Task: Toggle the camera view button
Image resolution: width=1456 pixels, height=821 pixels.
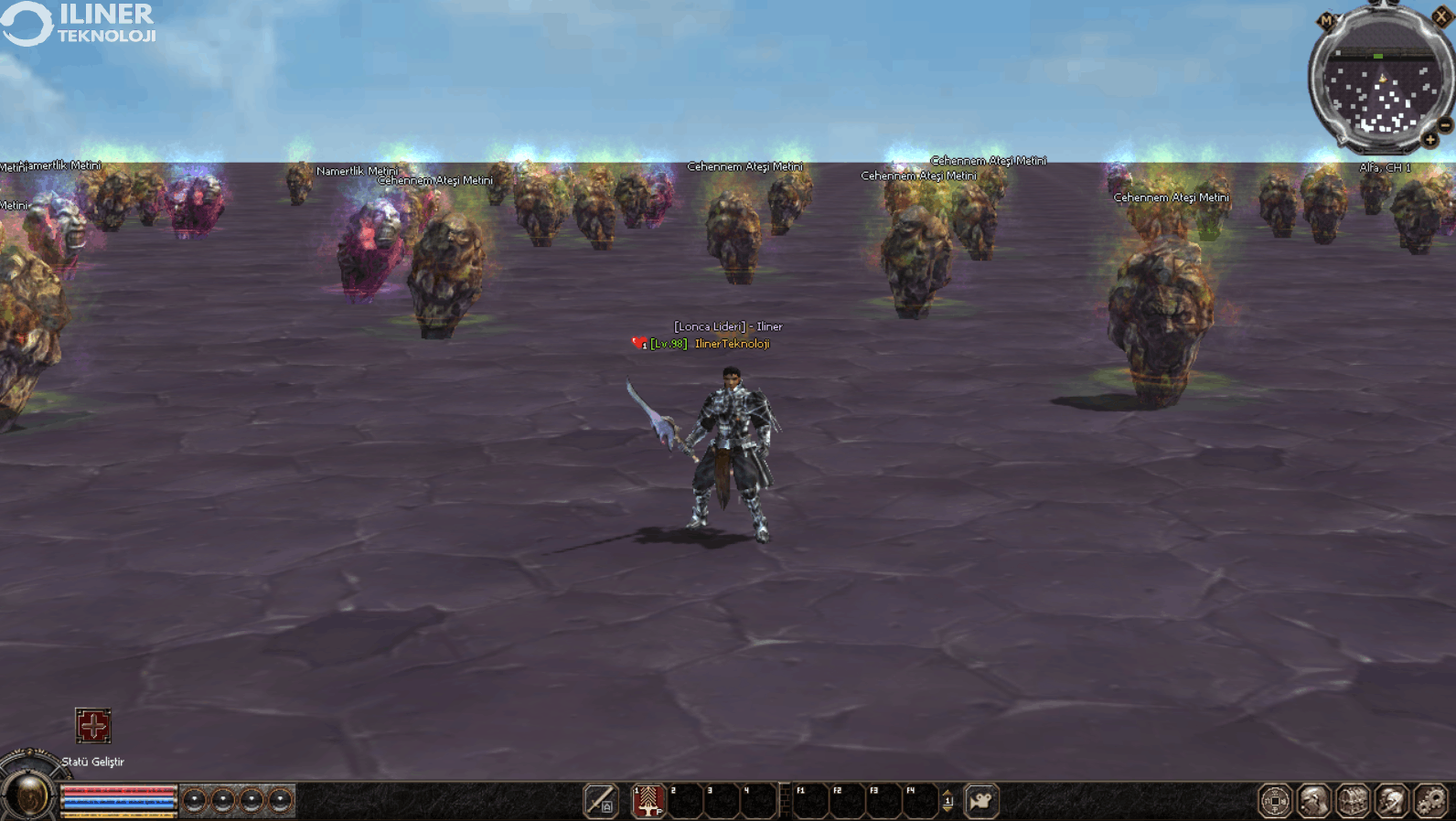Action: click(980, 801)
